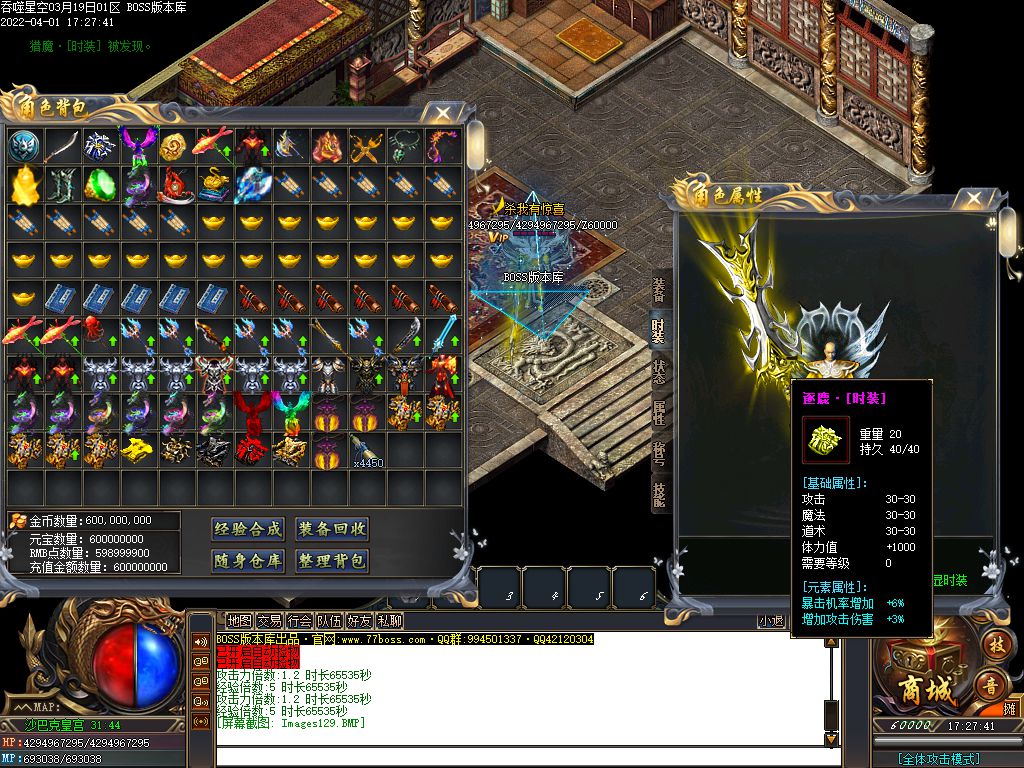Click the 小退 logout button
Screen dimensions: 1024x768
coord(771,621)
